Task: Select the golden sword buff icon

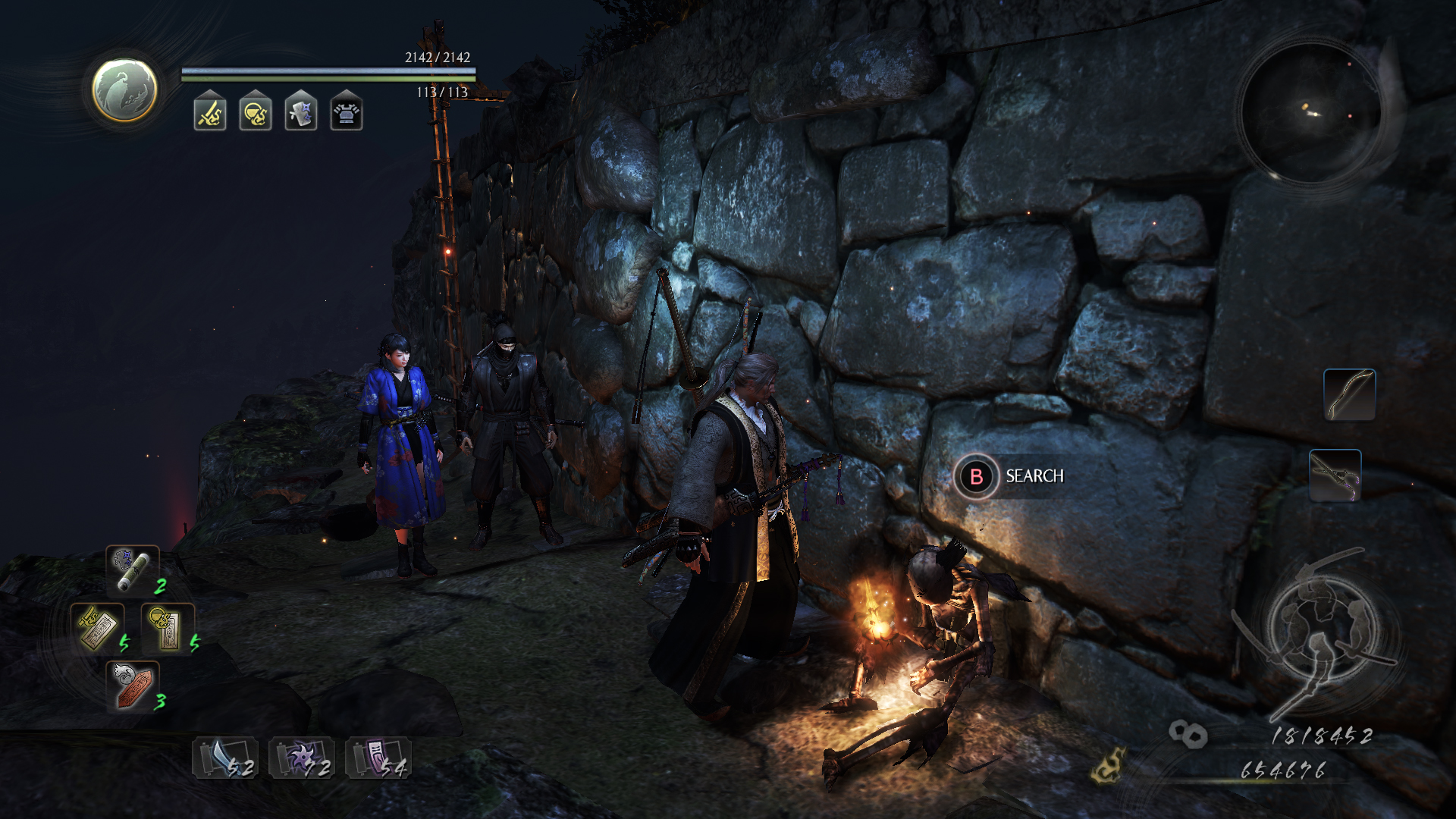Action: click(210, 114)
